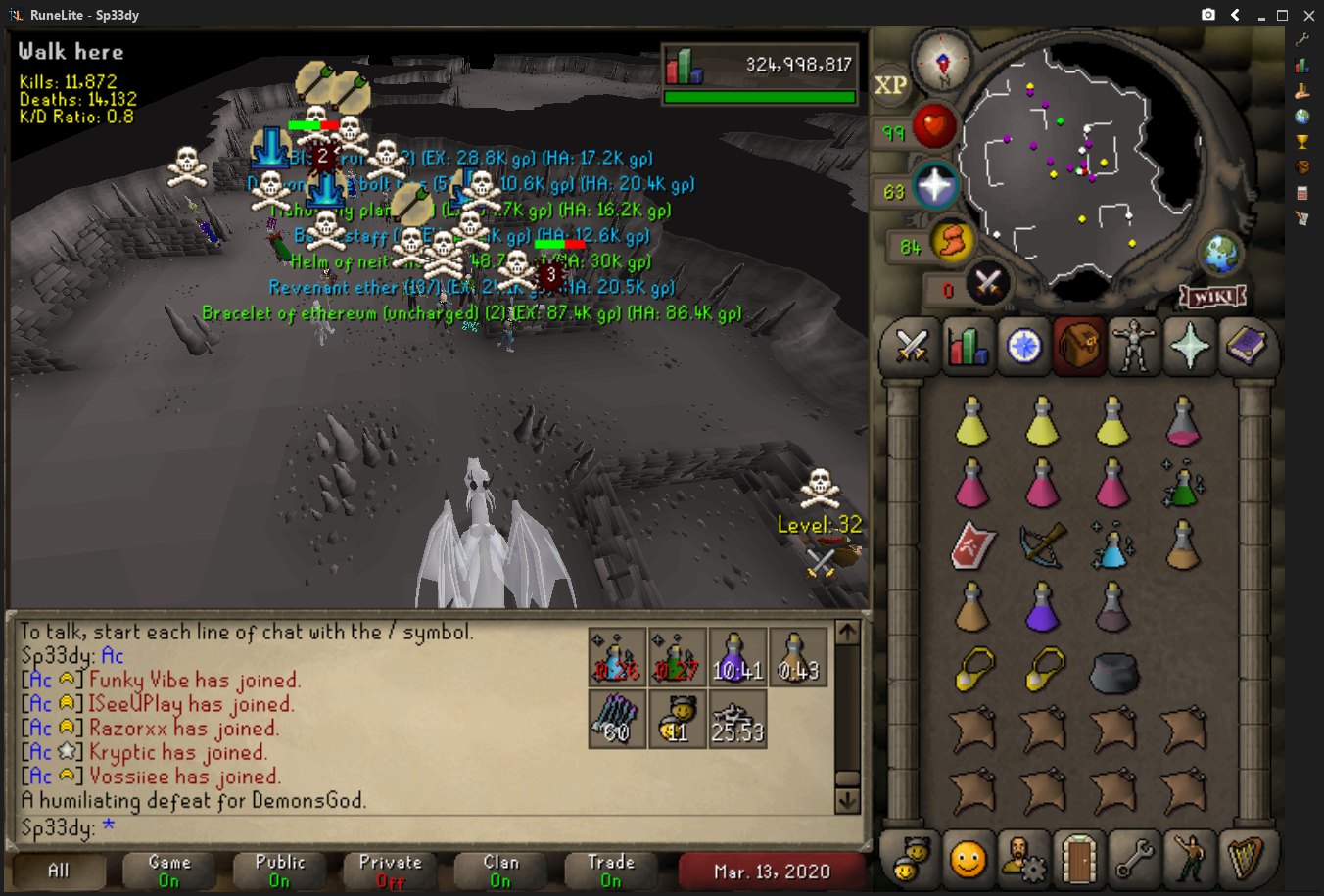Take a screenshot with the camera button

[1208, 15]
